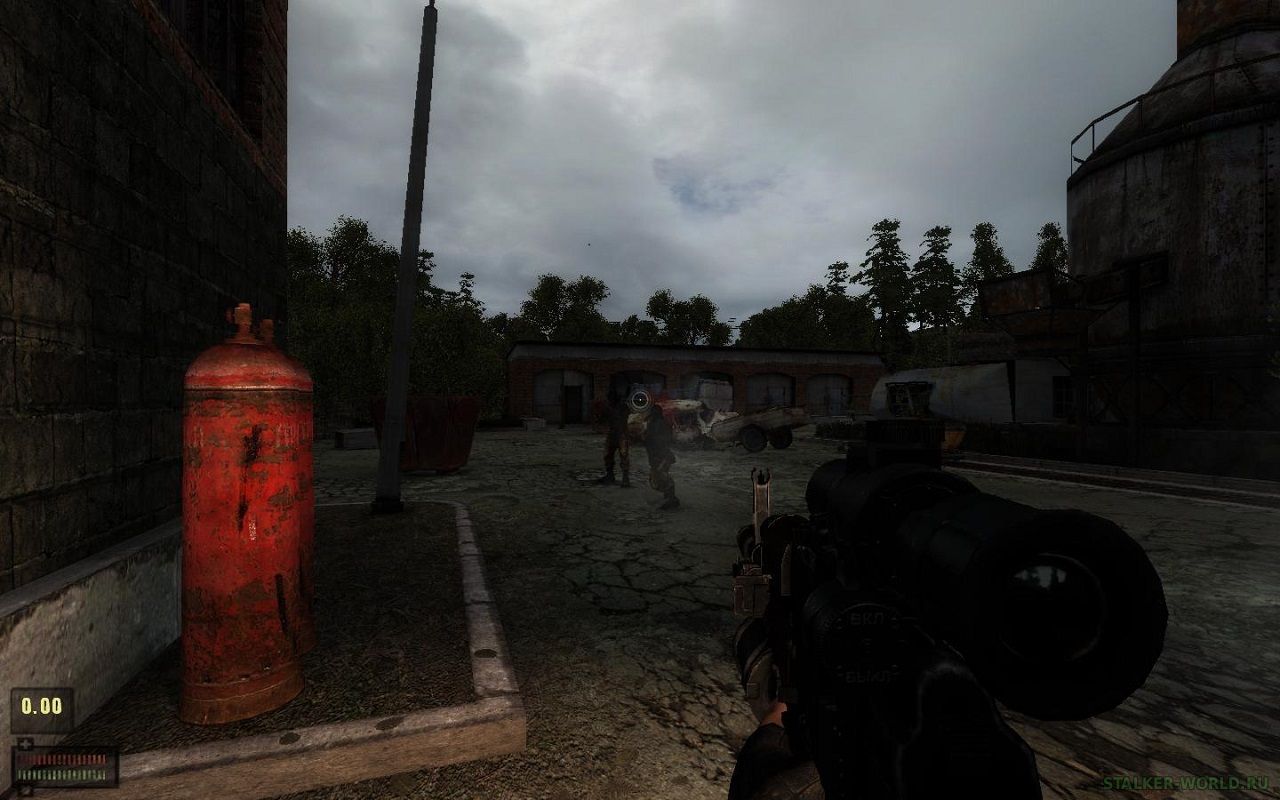Click the green stamina bar
The width and height of the screenshot is (1280, 800).
point(60,773)
